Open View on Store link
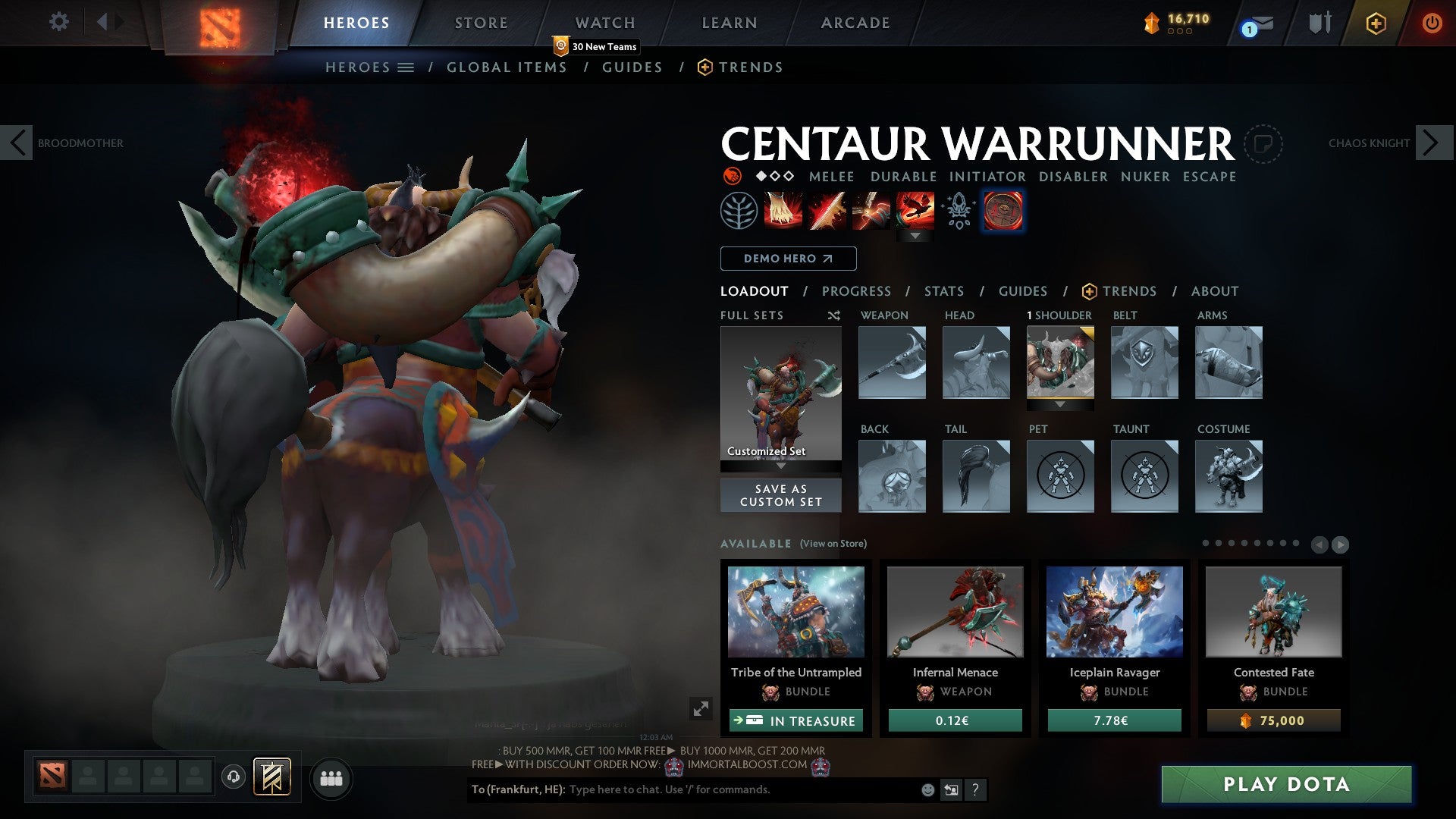1456x819 pixels. click(832, 544)
